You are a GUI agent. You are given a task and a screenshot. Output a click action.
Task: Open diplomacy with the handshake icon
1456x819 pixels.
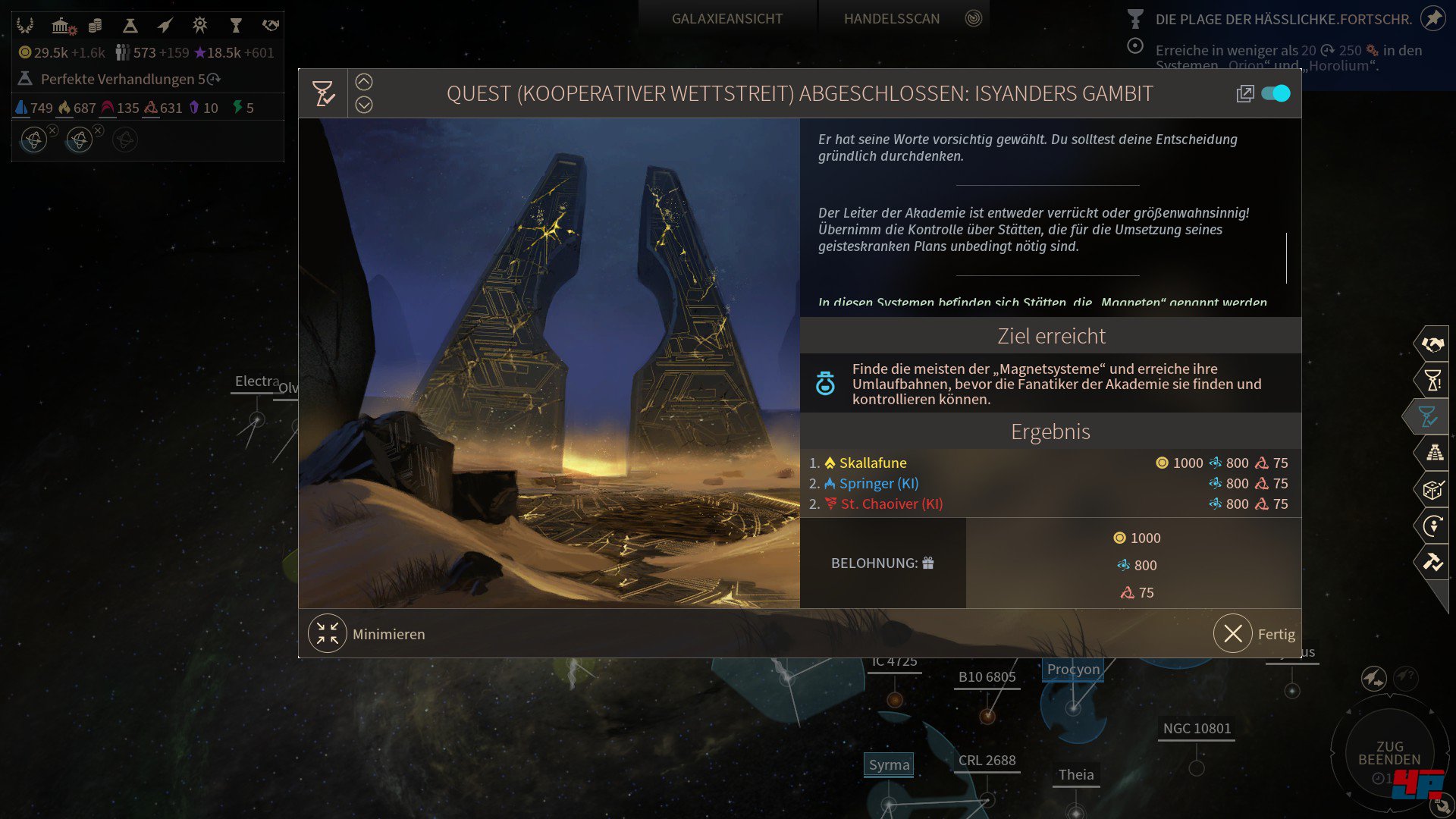click(x=271, y=25)
